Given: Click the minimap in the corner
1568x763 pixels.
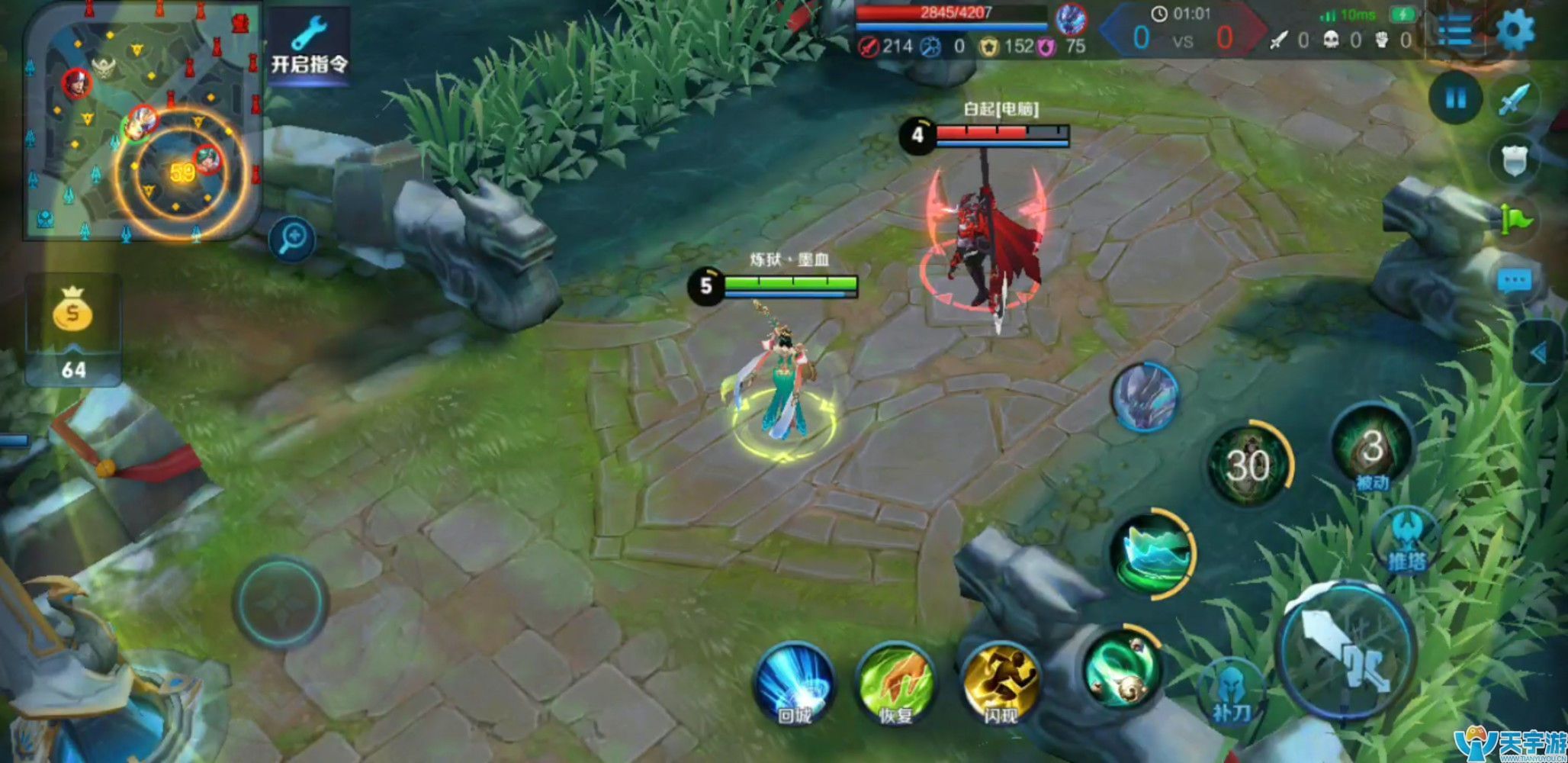Looking at the screenshot, I should pyautogui.click(x=142, y=121).
